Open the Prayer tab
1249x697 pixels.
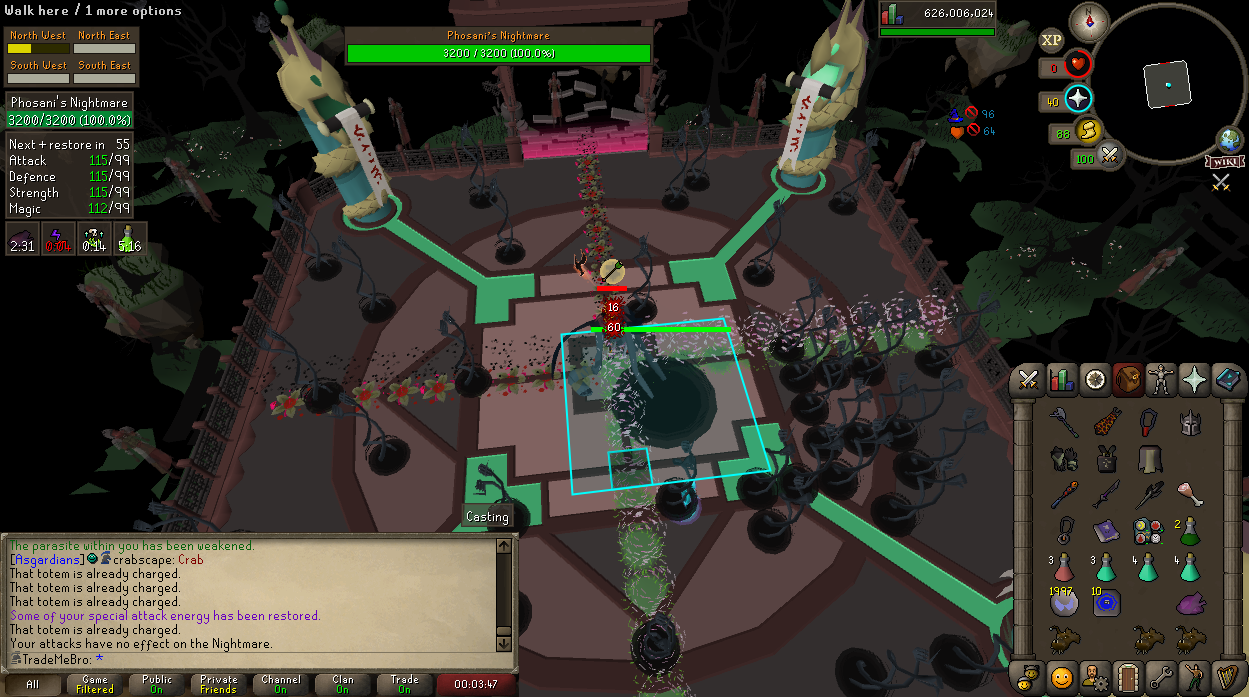pos(1194,380)
